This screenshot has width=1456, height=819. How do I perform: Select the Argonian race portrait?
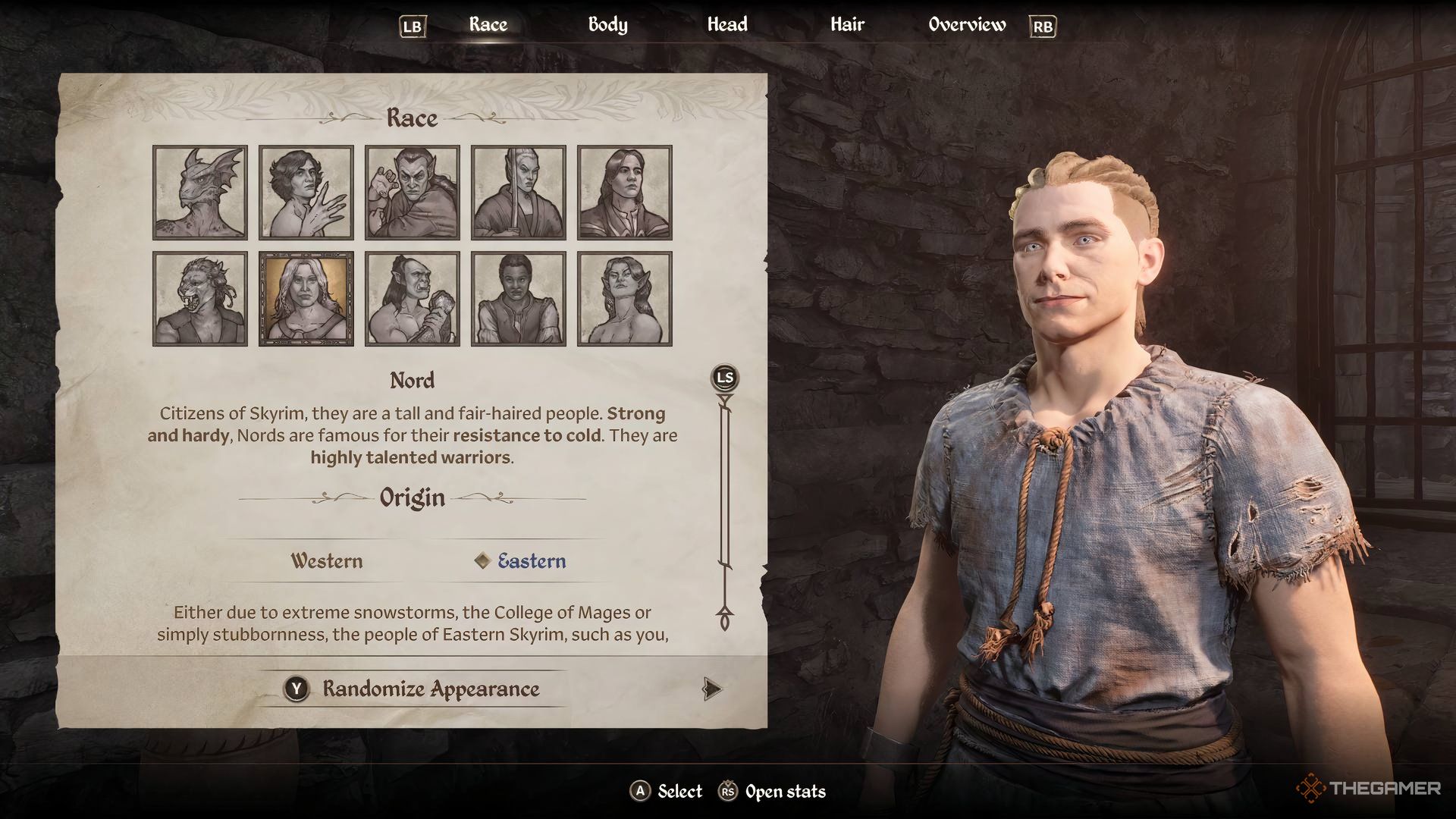point(199,192)
